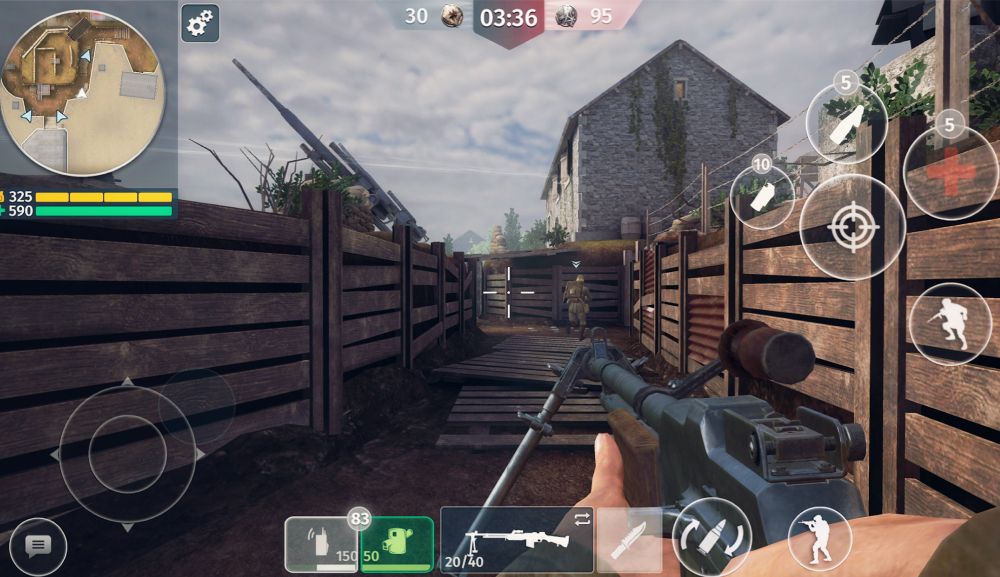Switch to the combat knife
1000x577 pixels.
pos(629,540)
